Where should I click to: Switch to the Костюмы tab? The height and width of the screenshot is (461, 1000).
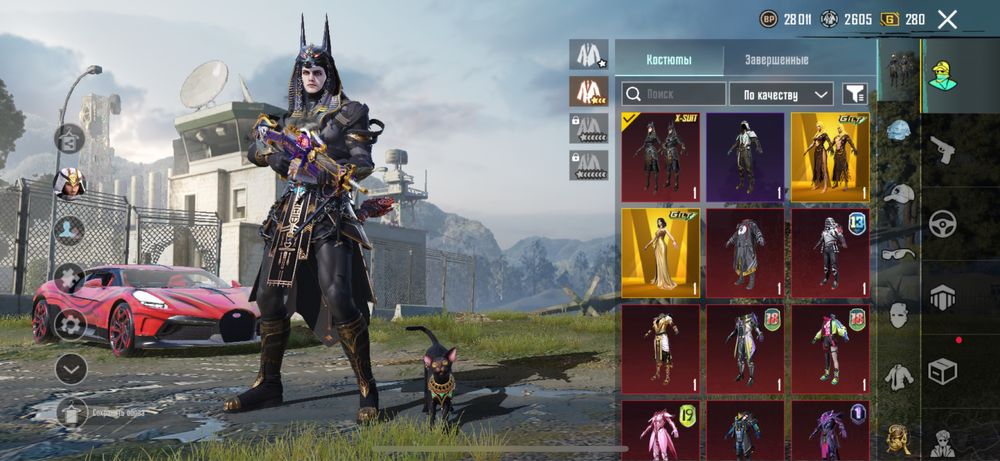tap(668, 60)
